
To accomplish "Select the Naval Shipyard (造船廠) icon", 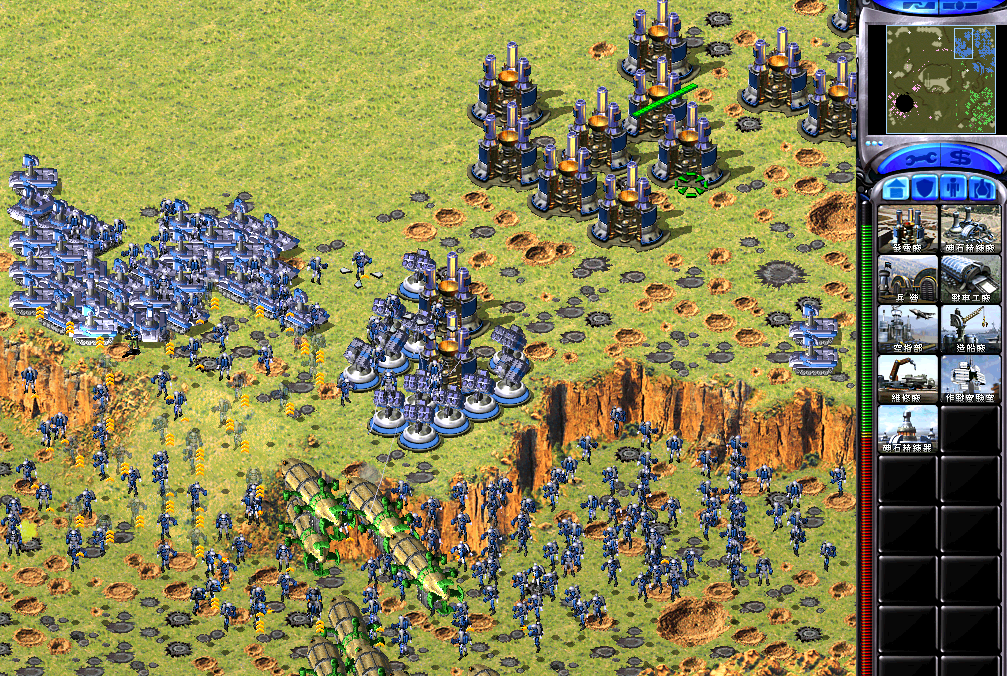I will point(970,329).
